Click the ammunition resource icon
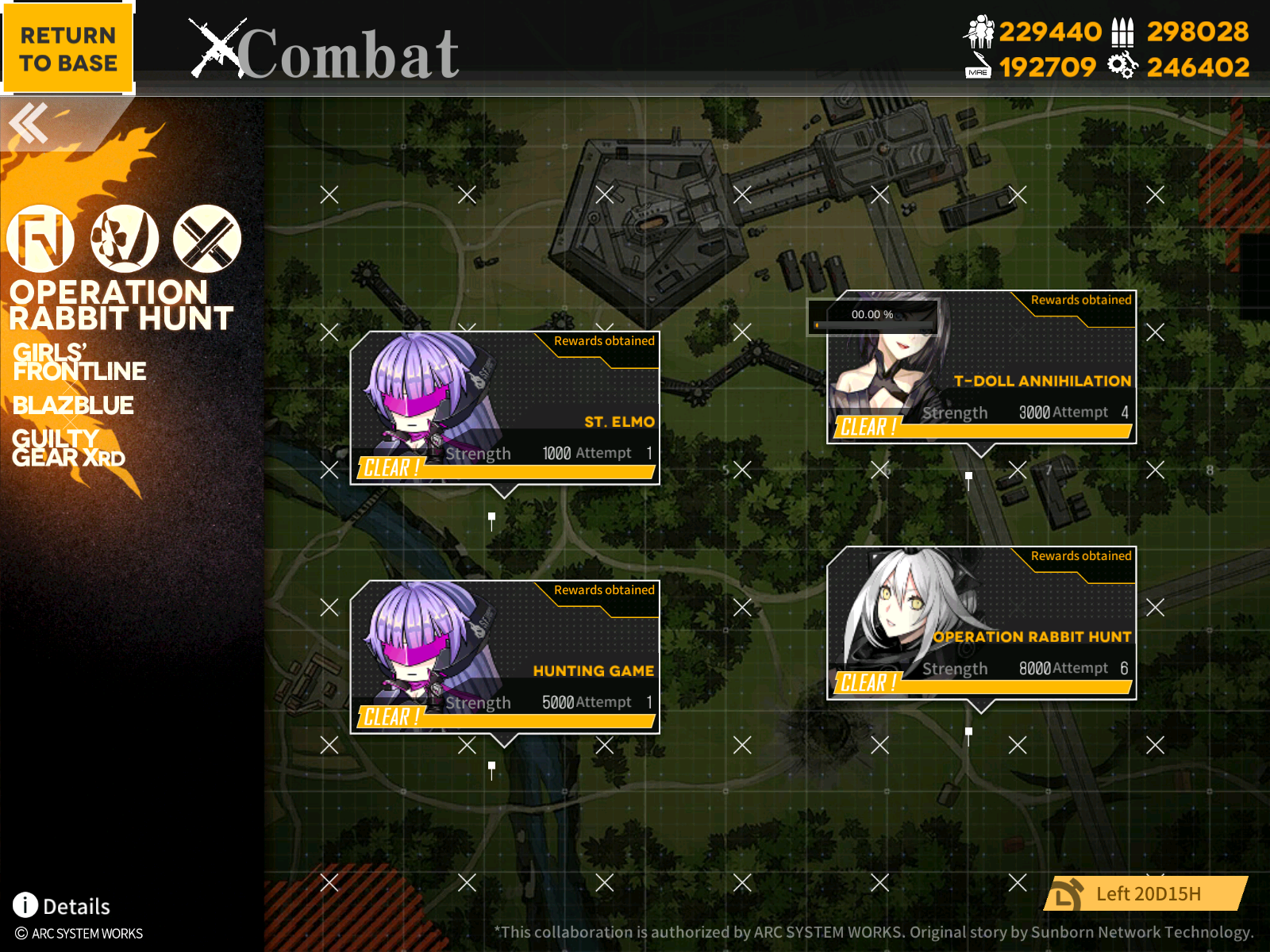 click(x=1123, y=32)
